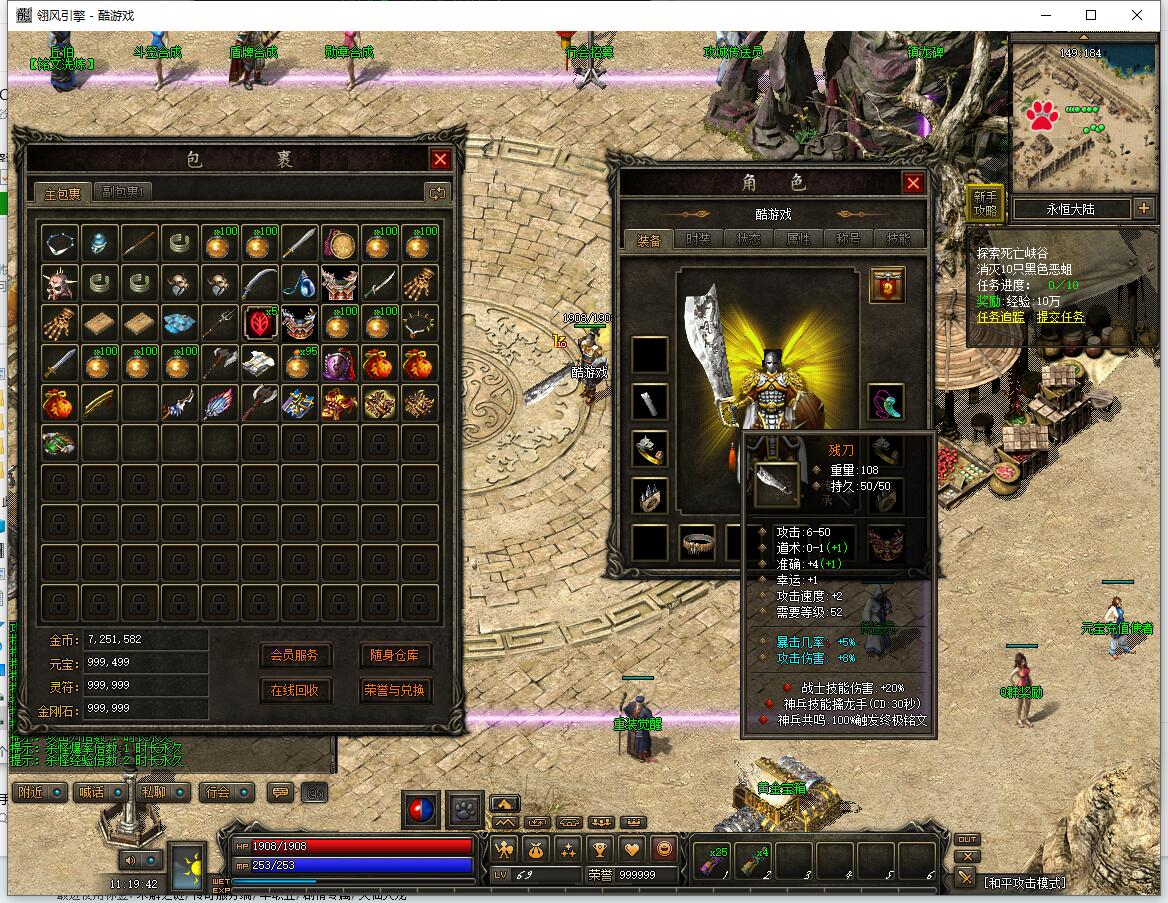Switch to the 时装 costume tab

(698, 239)
